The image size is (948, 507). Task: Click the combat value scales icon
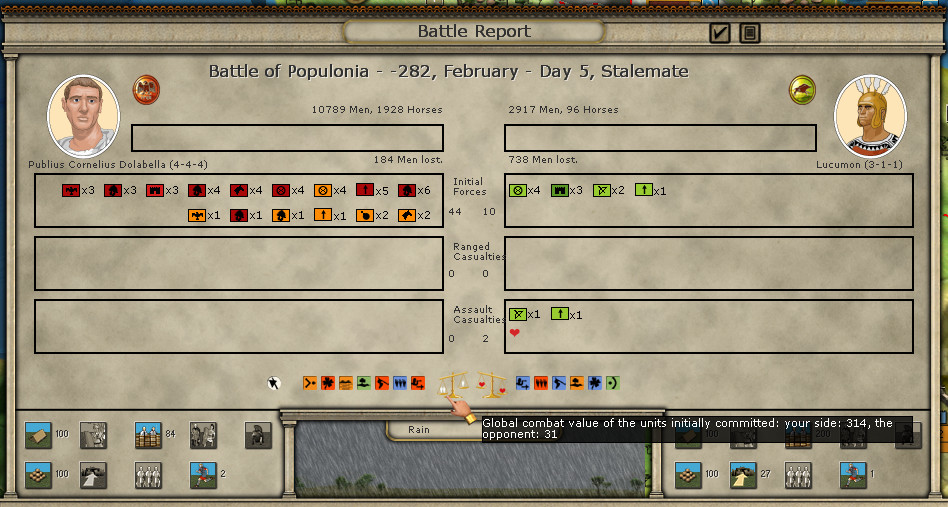point(455,384)
